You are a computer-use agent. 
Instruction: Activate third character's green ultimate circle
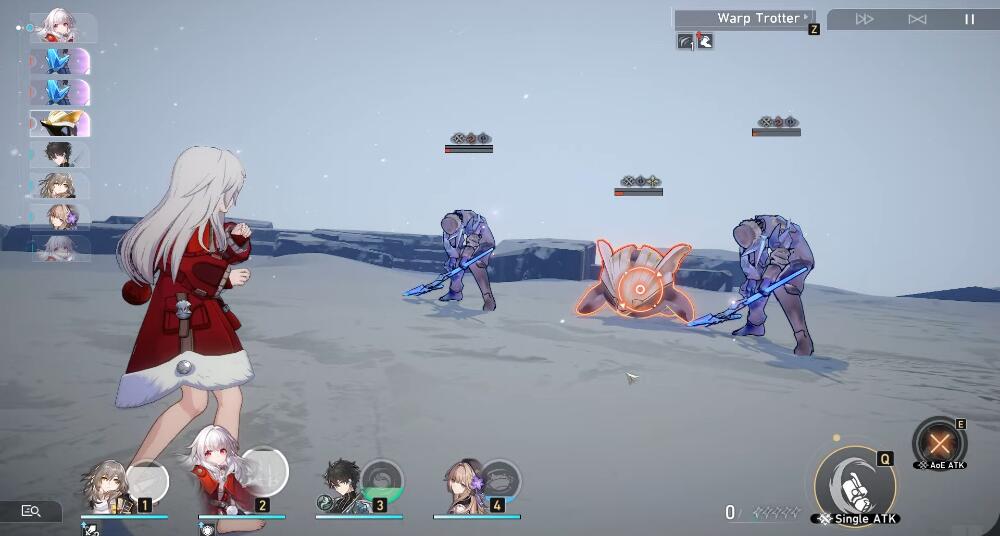[382, 480]
